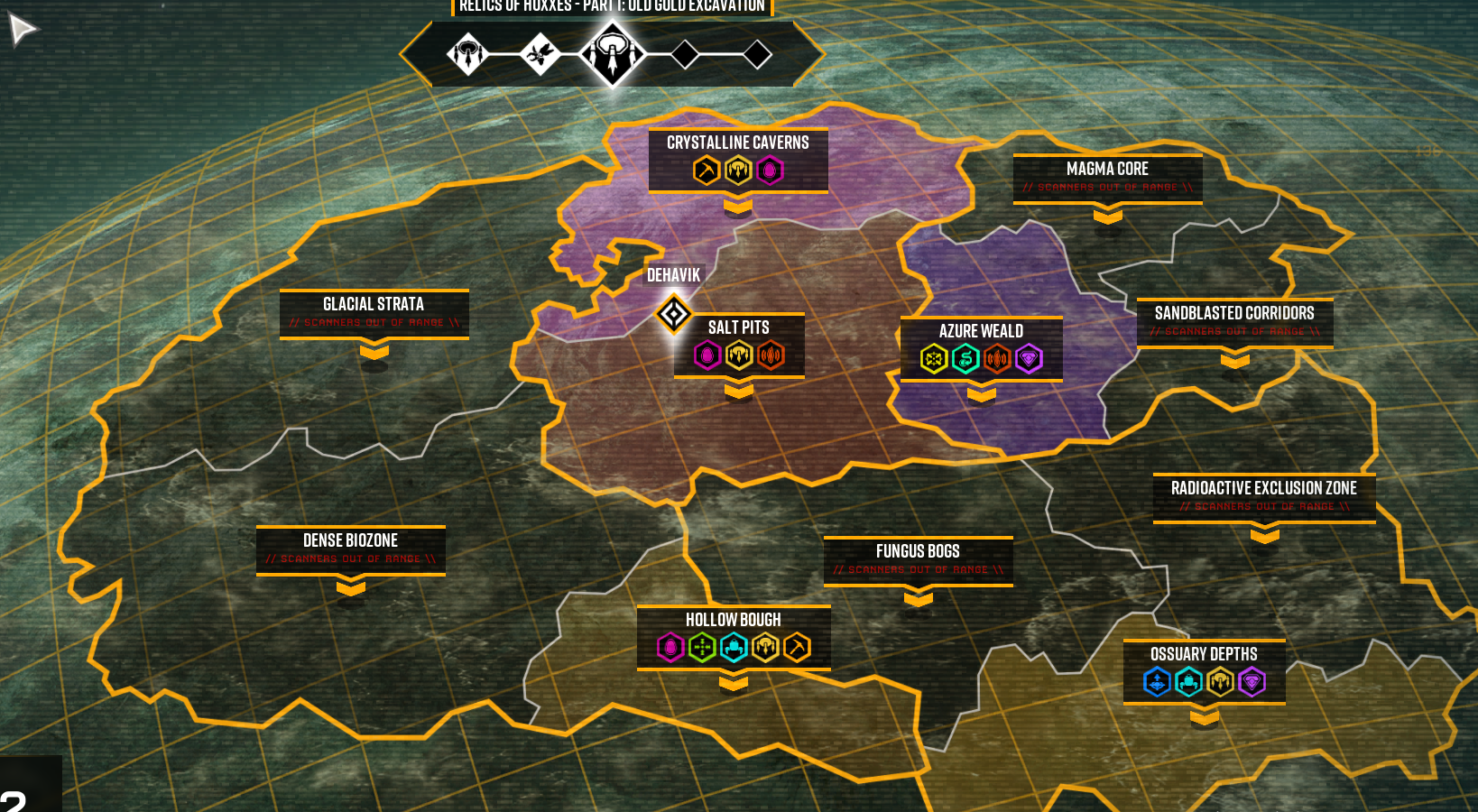Select the first campaign mission node

point(468,54)
